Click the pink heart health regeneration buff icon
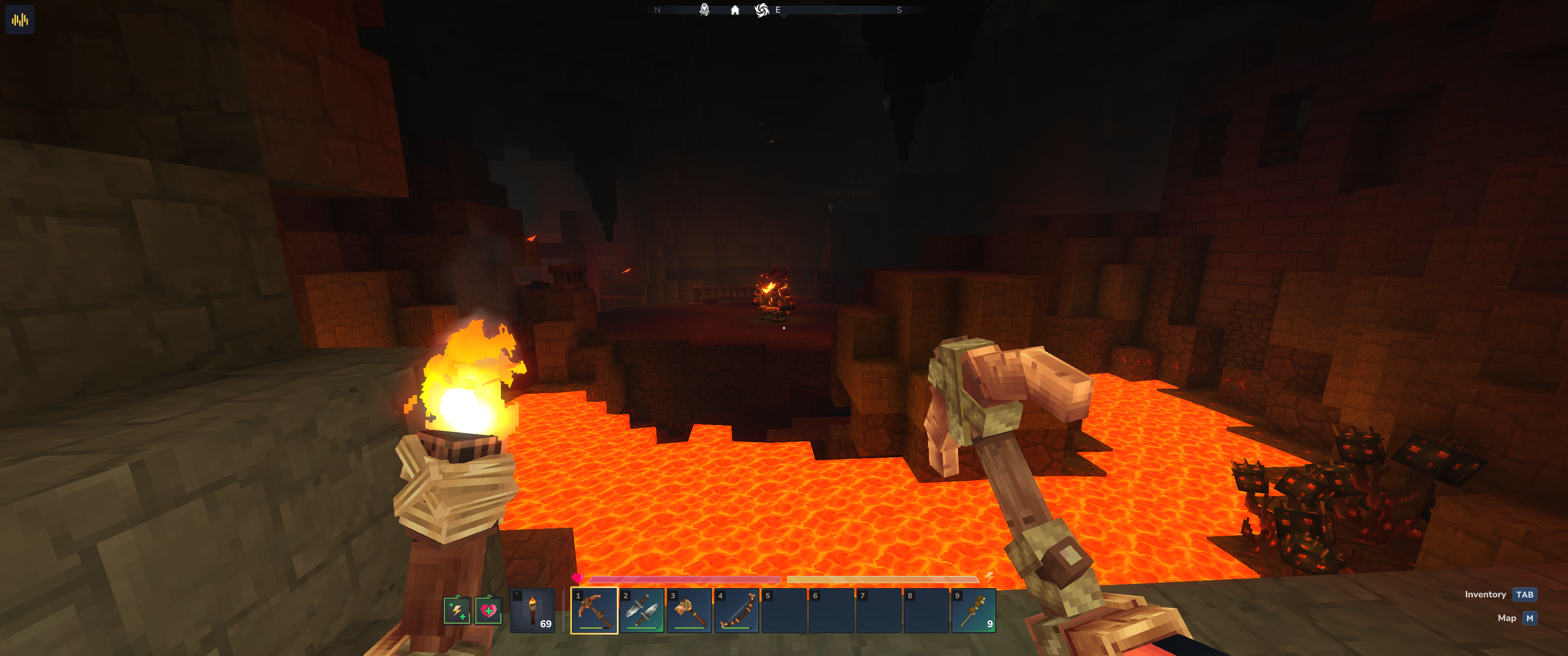Viewport: 1568px width, 656px height. (488, 610)
